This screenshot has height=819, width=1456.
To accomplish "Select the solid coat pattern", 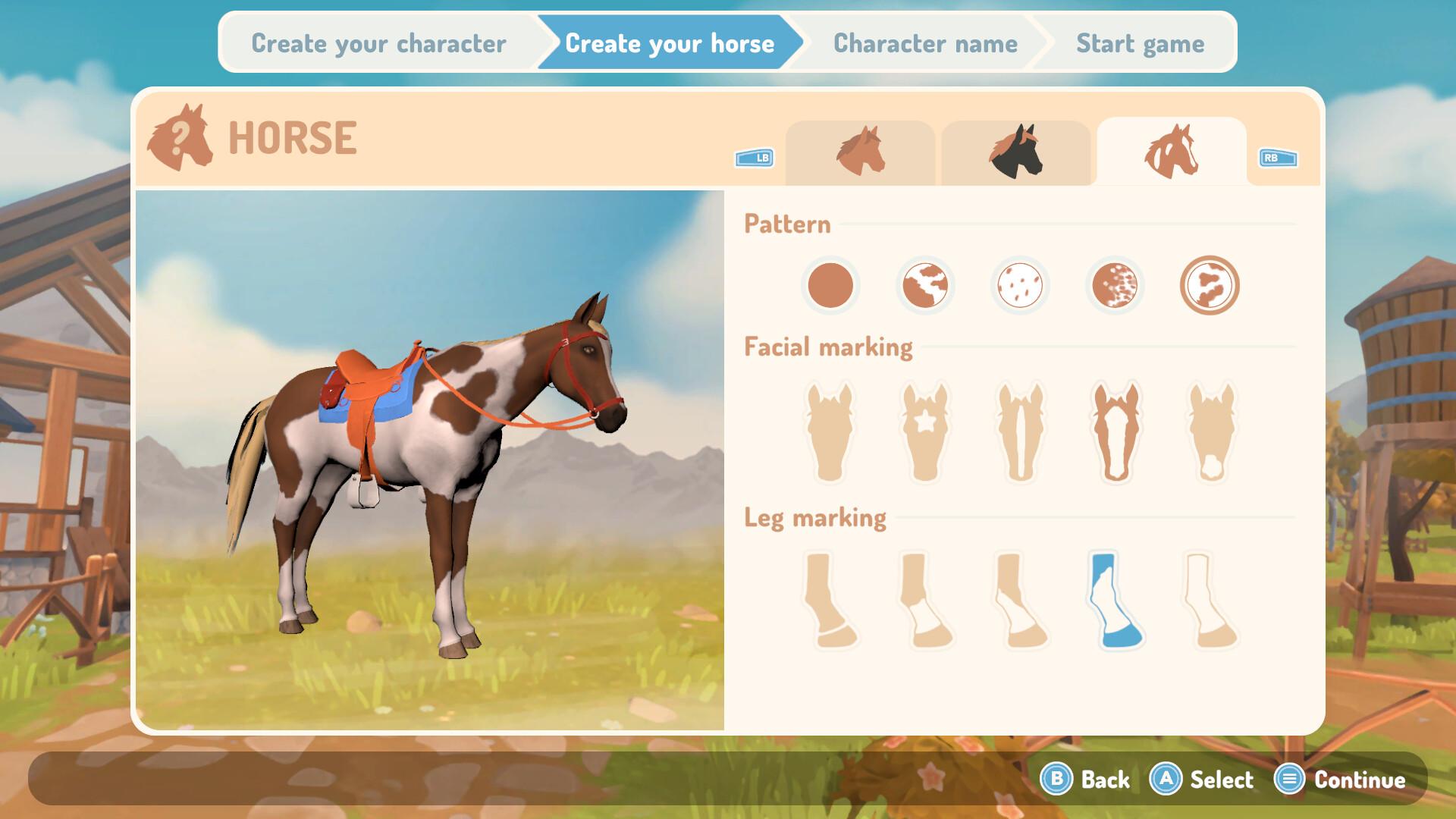I will coord(830,286).
